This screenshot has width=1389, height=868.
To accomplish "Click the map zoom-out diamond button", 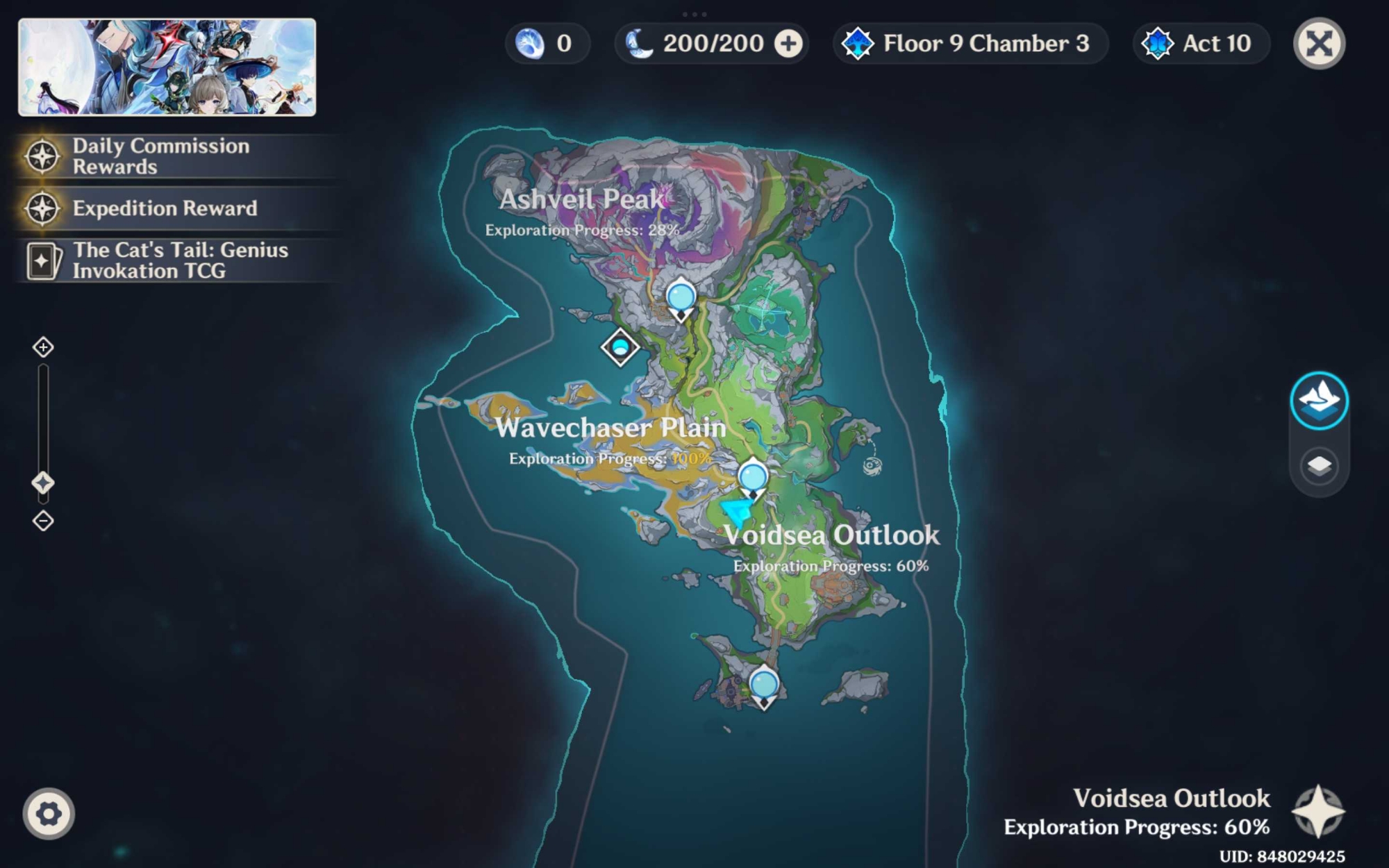I will tap(43, 521).
